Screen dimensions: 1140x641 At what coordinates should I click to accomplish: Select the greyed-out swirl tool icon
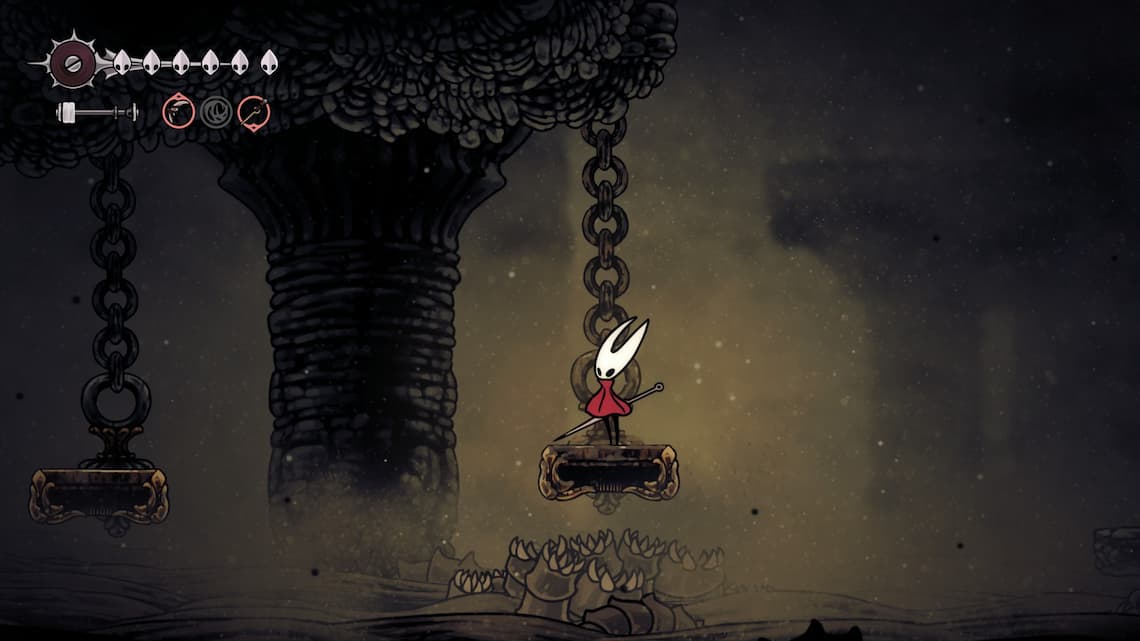tap(216, 112)
